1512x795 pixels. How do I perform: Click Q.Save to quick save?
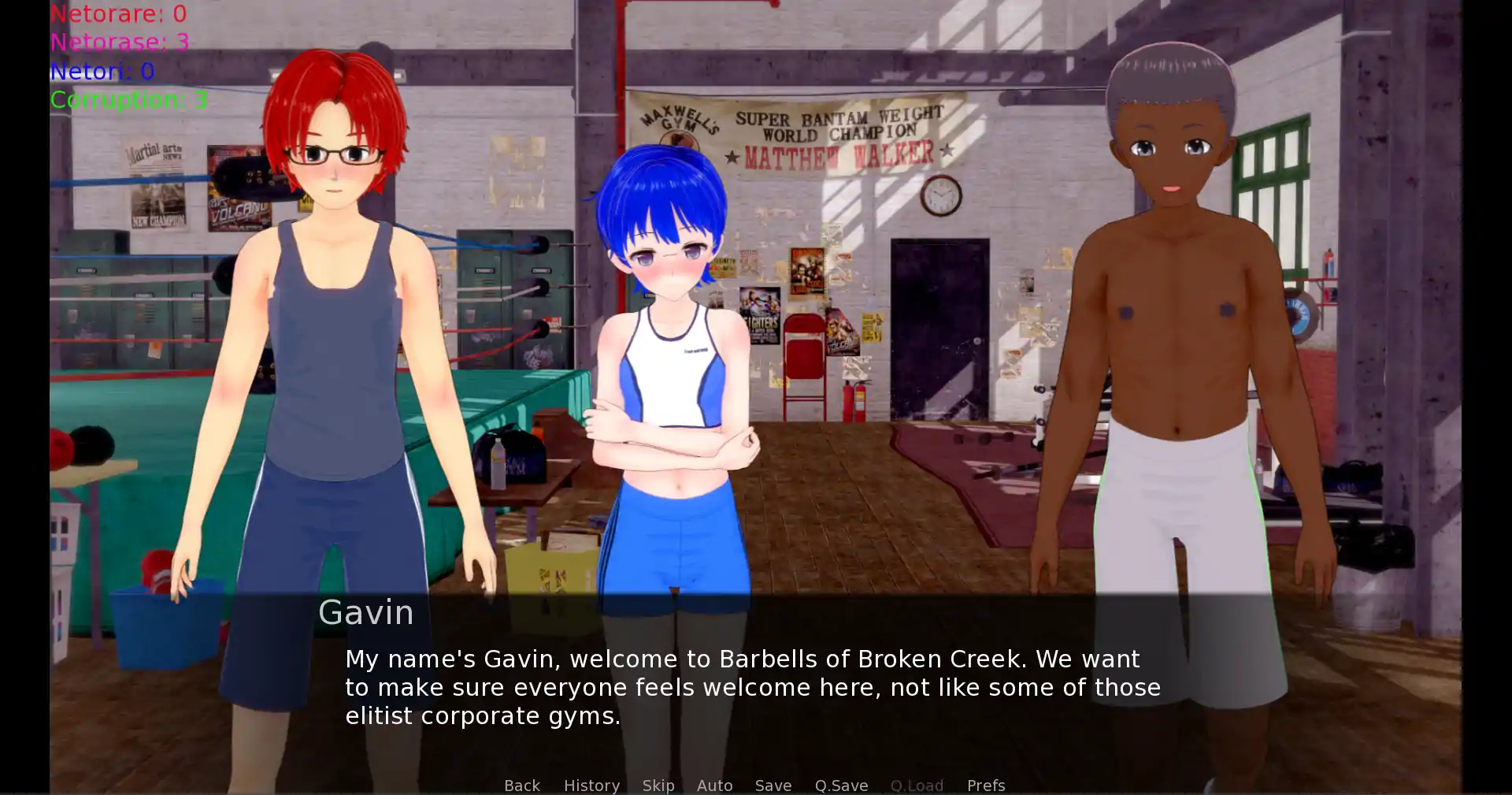[841, 785]
